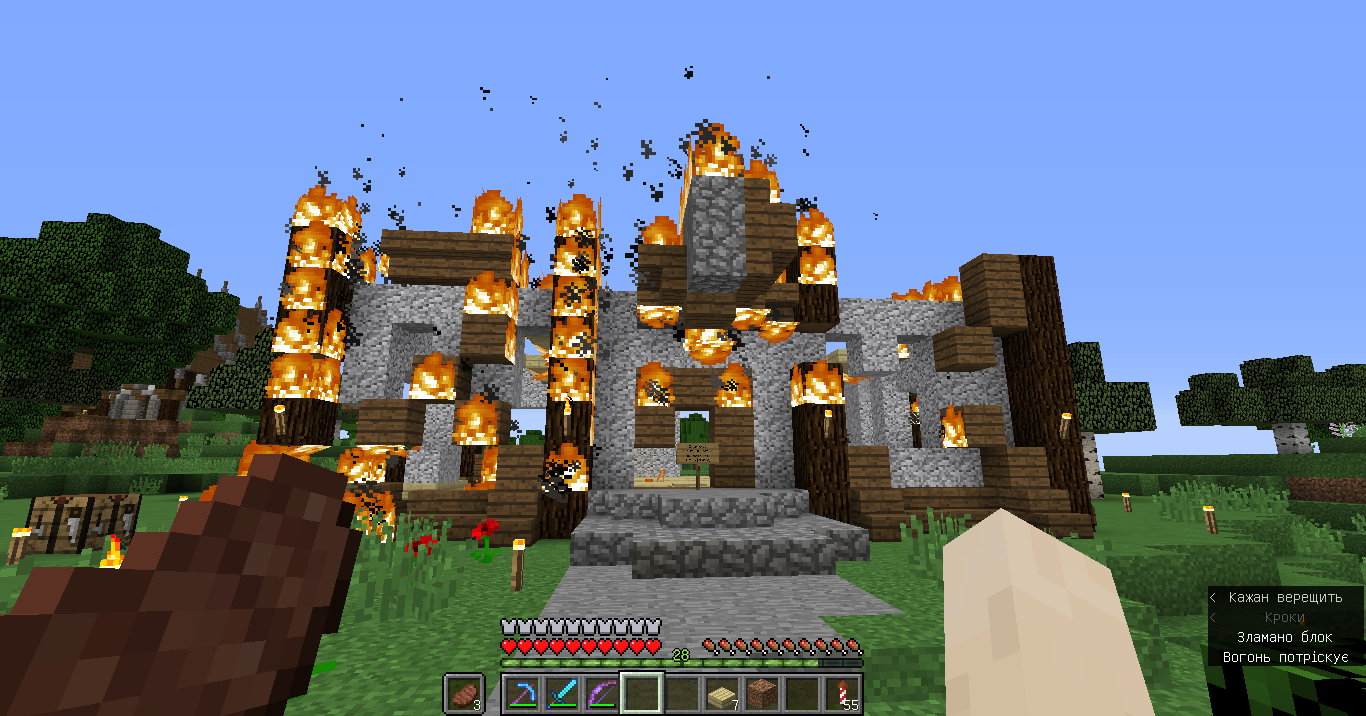This screenshot has height=716, width=1366.
Task: Pick the firework rocket stack of 55
Action: tap(842, 693)
